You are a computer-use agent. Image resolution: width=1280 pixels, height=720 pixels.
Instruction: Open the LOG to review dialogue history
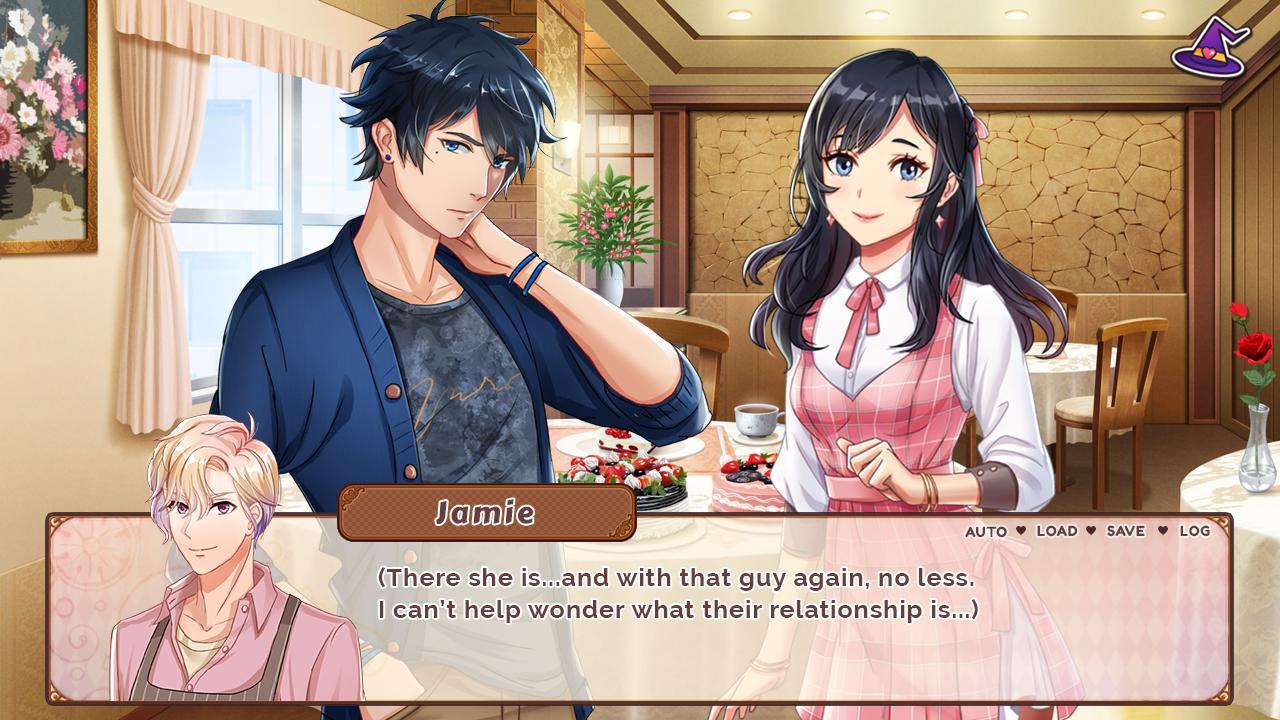1198,531
